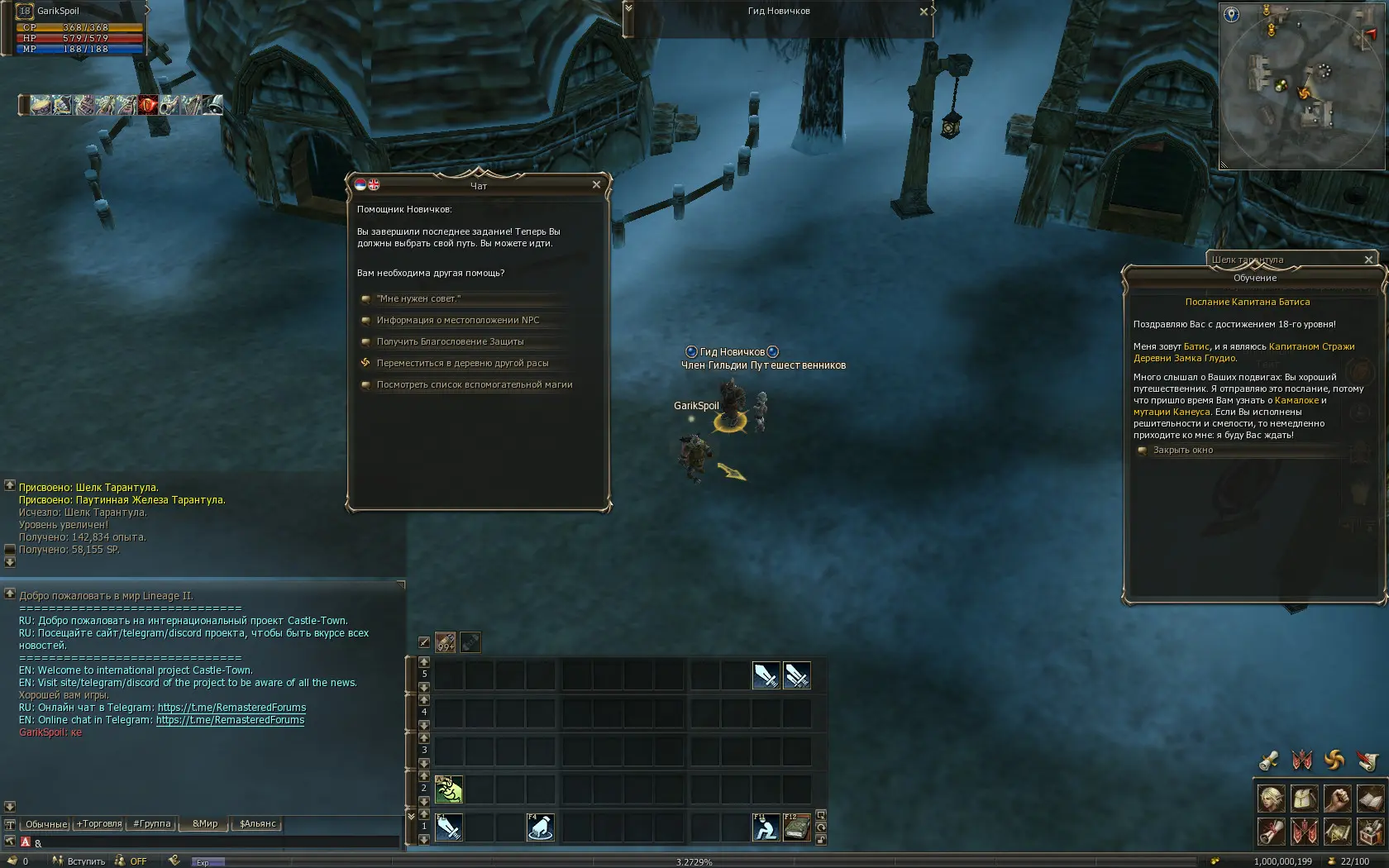Click Закрыть окно in the Обучение panel
Screen dimensions: 1389x868
tap(1182, 451)
